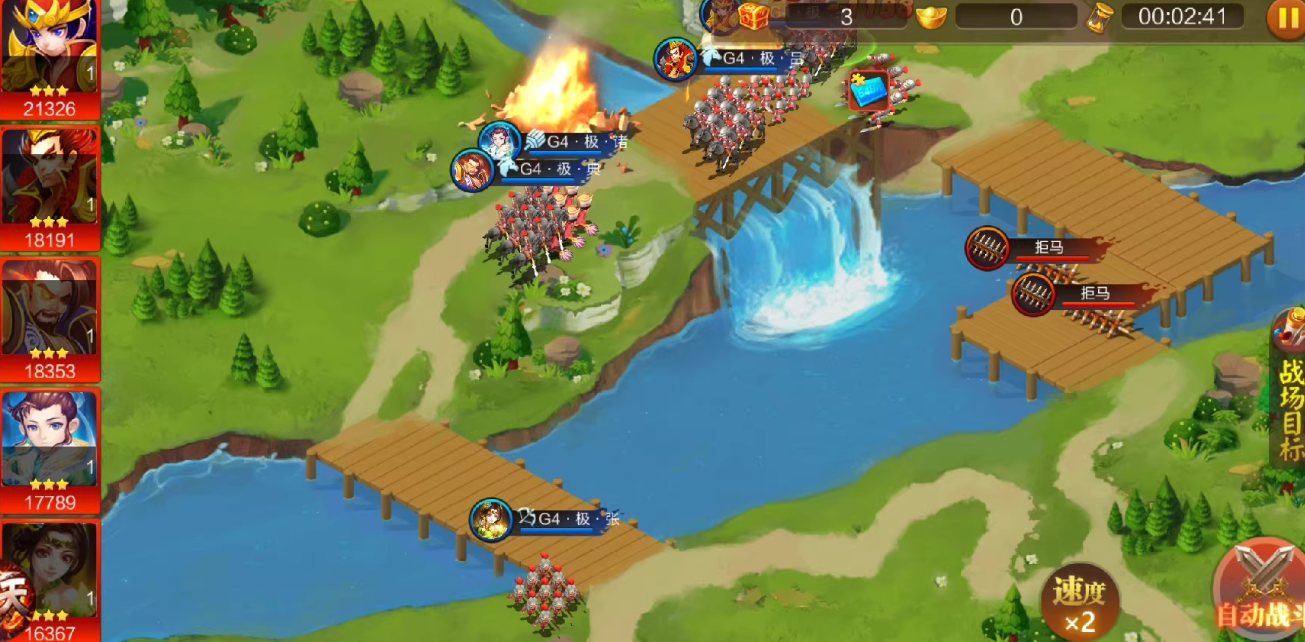Image resolution: width=1305 pixels, height=642 pixels.
Task: Tap the gold ingot currency icon
Action: [x=932, y=16]
